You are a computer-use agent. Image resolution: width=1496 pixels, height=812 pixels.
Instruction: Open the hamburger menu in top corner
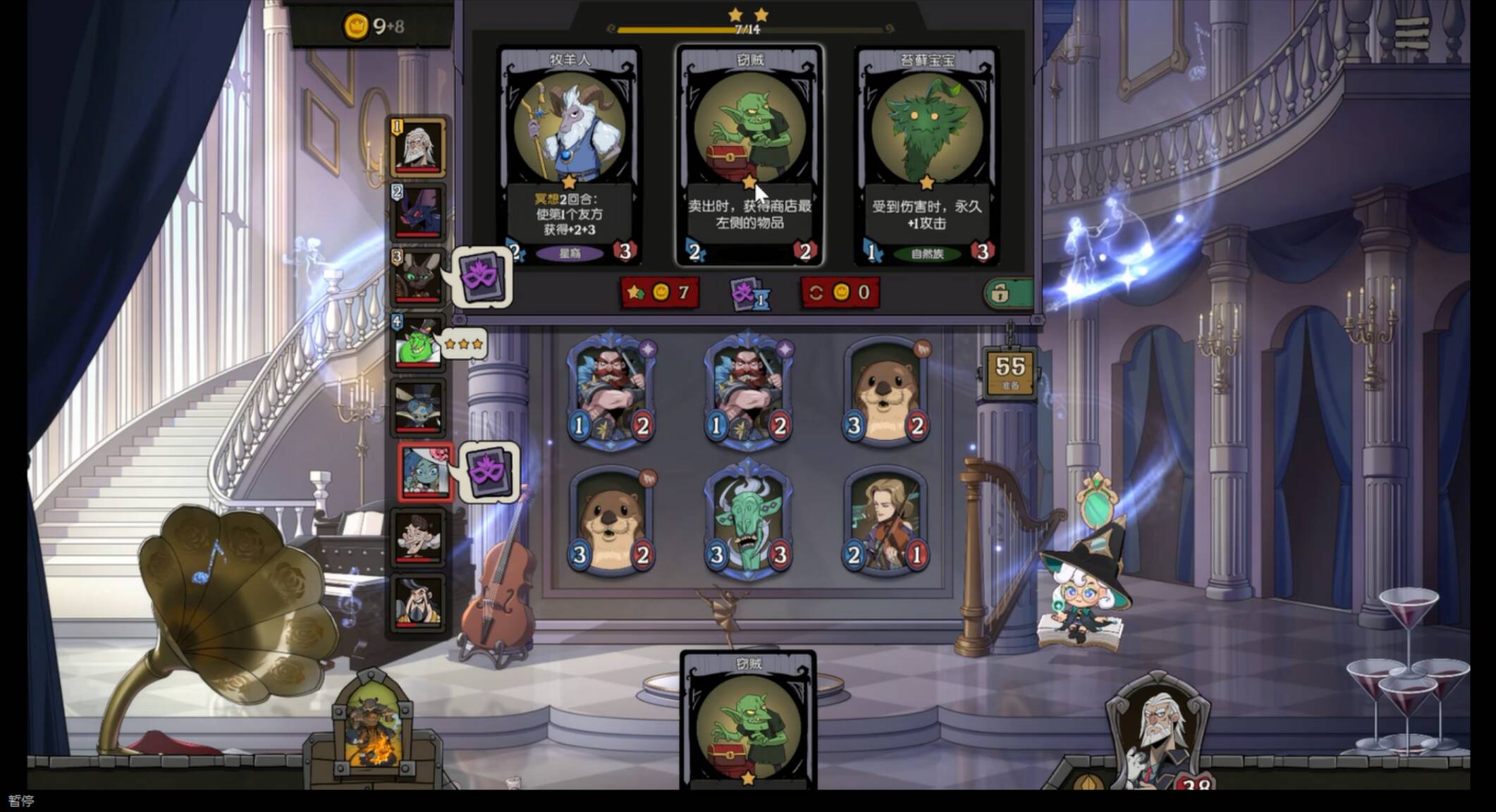[x=1411, y=33]
